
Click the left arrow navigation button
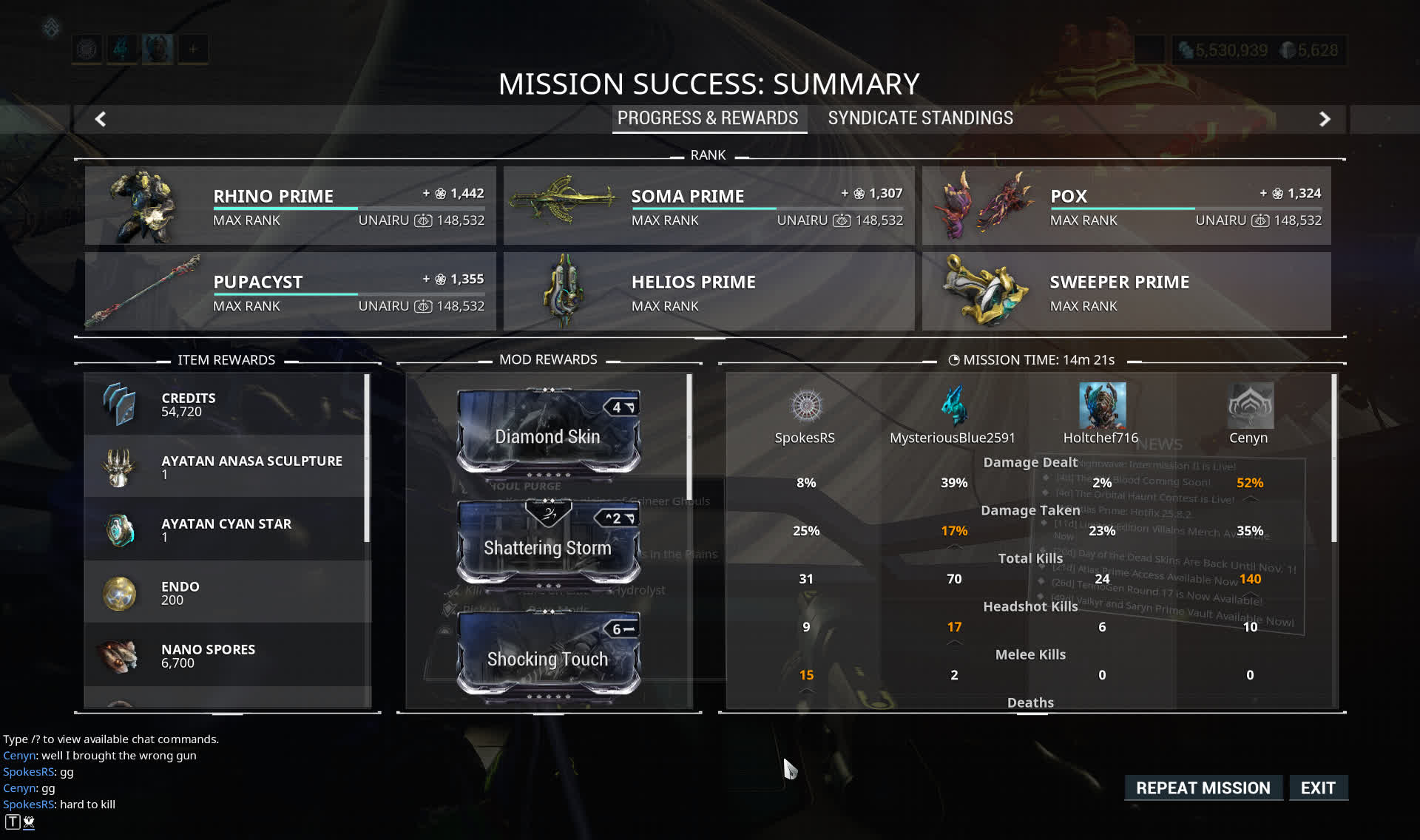(101, 119)
